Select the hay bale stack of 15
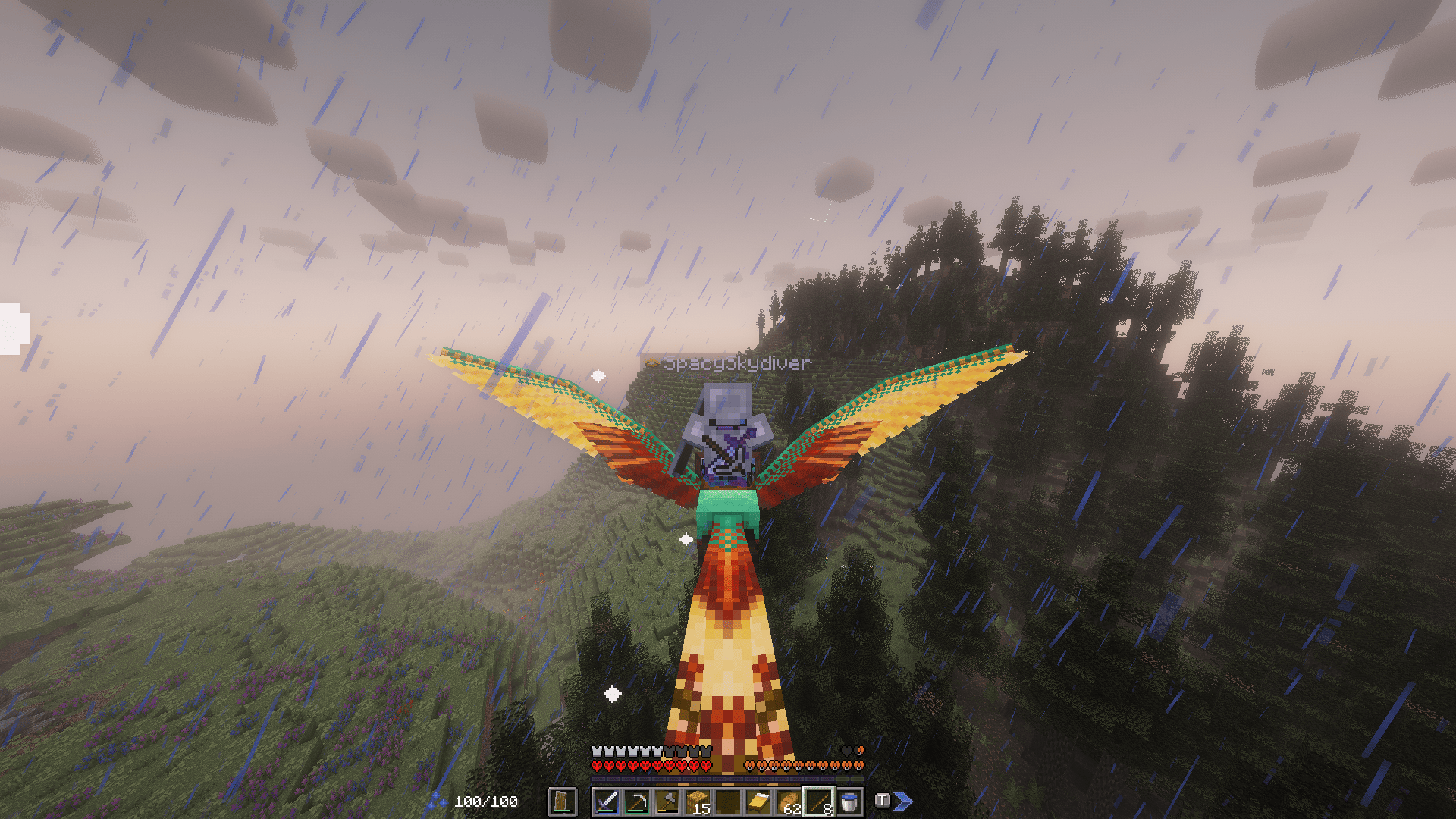Screen dimensions: 1456x819 pyautogui.click(x=696, y=801)
